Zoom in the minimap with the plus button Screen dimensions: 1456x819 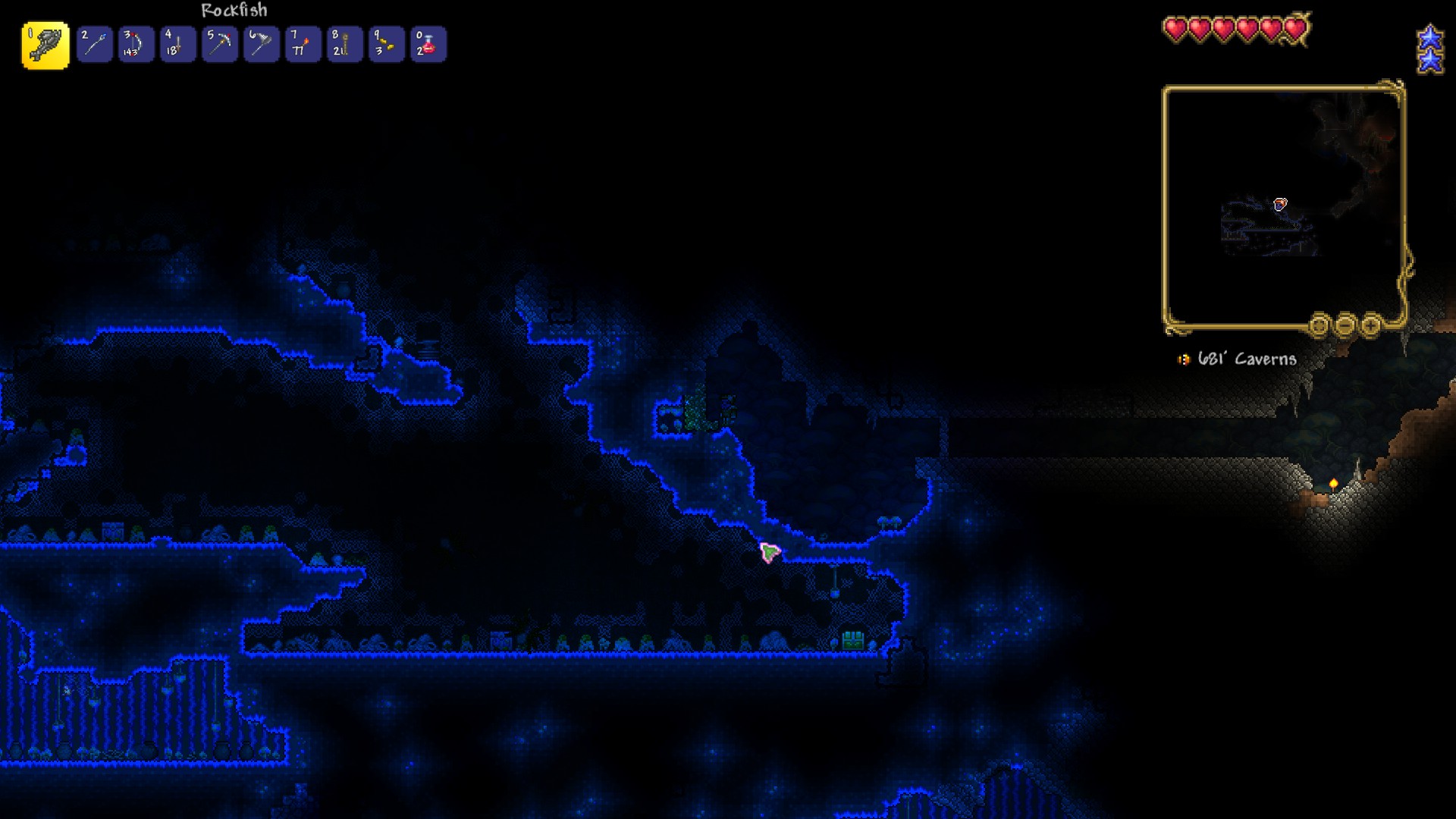(x=1371, y=324)
